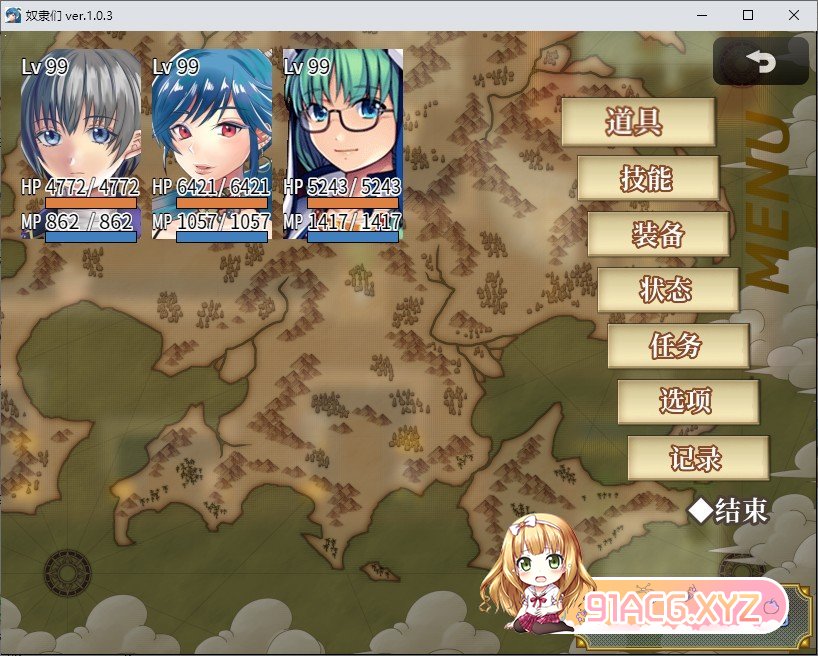Open the 装备 equipment screen
818x656 pixels.
tap(657, 234)
